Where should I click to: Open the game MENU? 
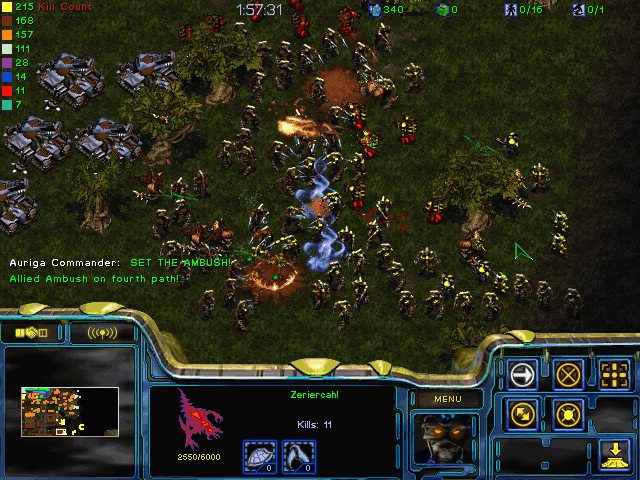[447, 399]
